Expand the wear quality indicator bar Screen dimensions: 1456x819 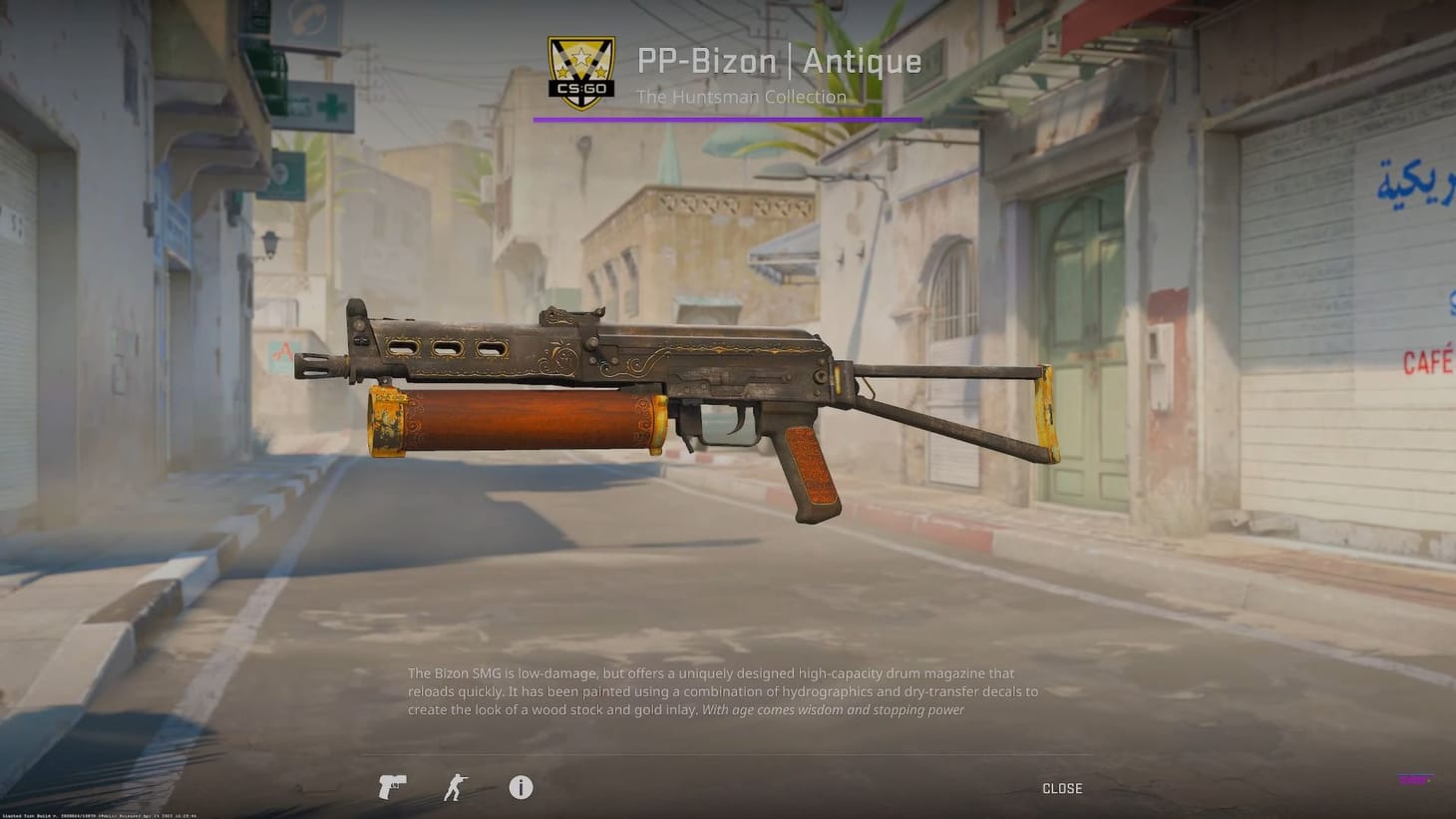click(x=728, y=119)
